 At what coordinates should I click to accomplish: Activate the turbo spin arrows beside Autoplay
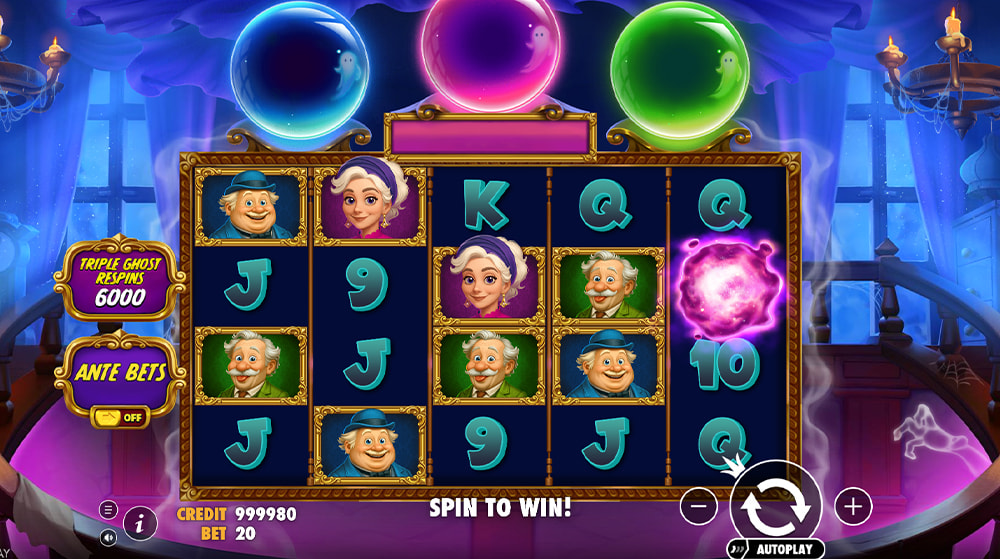(x=737, y=550)
